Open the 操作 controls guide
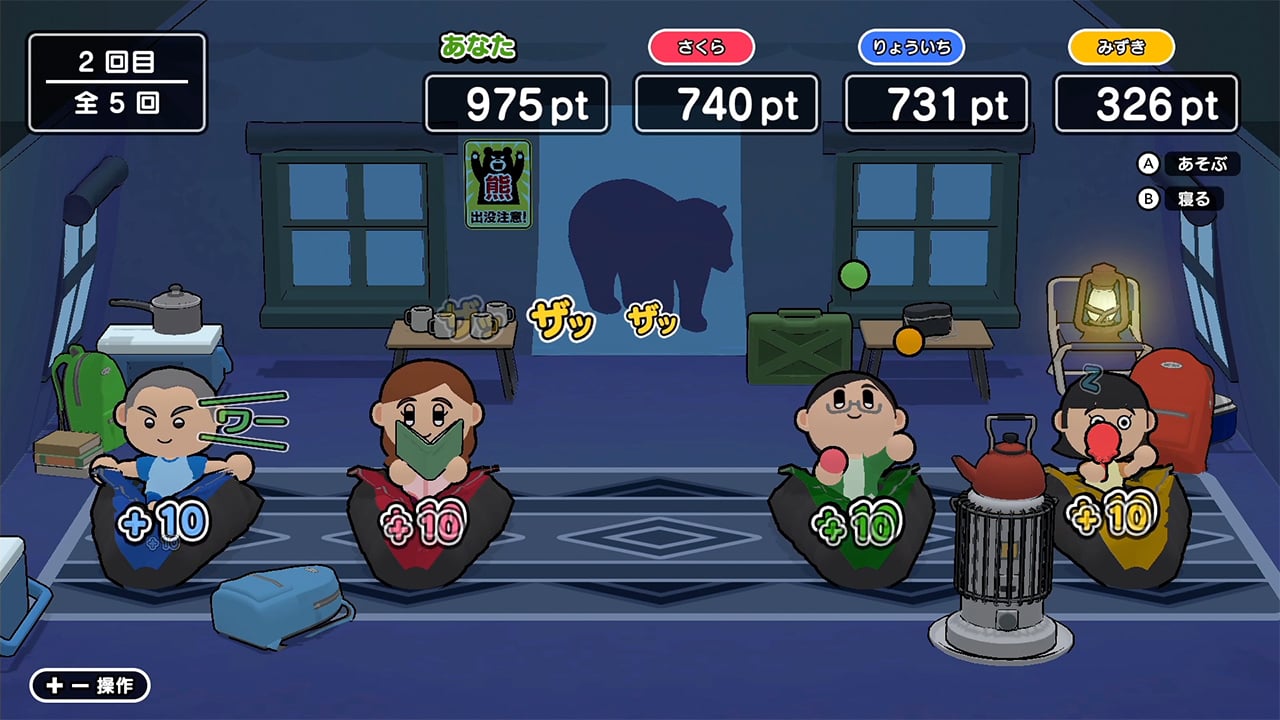 click(x=90, y=686)
